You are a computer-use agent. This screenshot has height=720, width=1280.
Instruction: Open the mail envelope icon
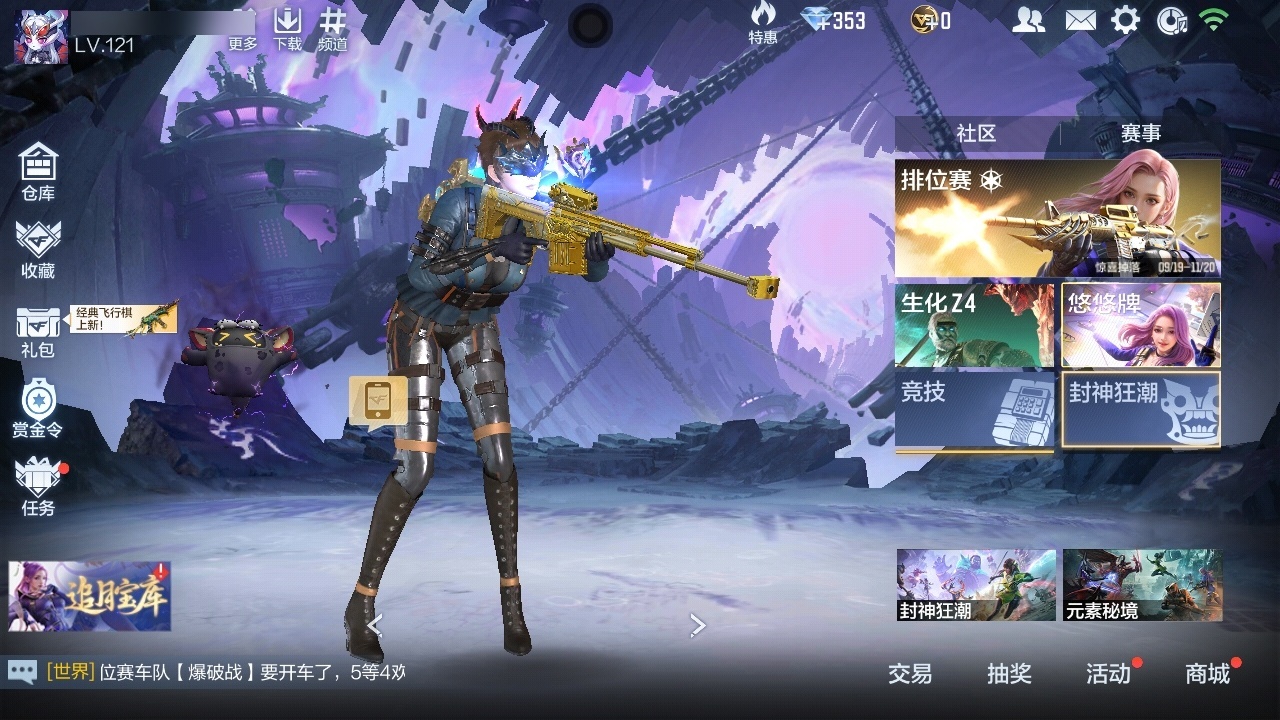(1080, 20)
